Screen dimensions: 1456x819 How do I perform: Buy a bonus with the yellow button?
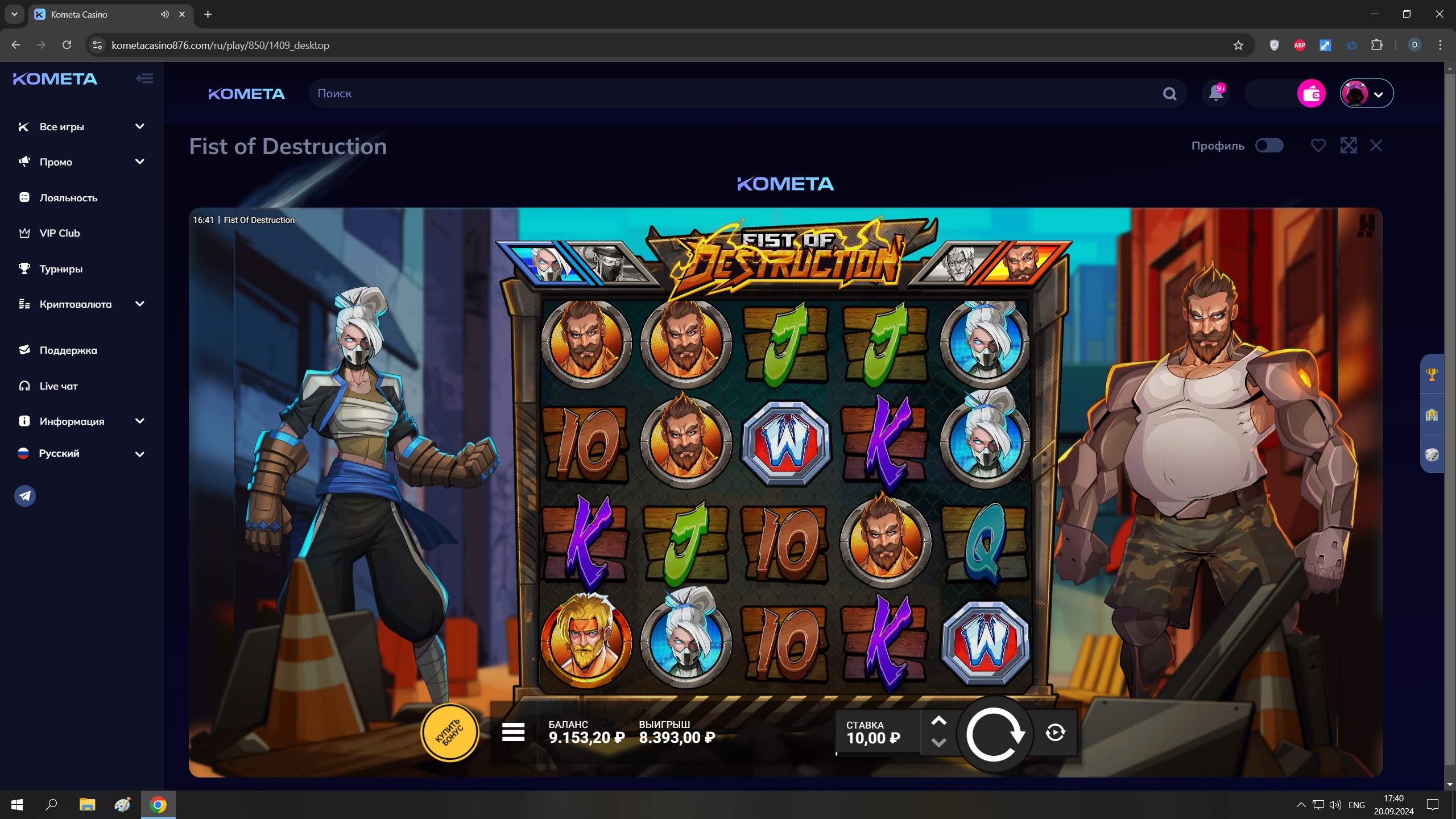pos(450,733)
